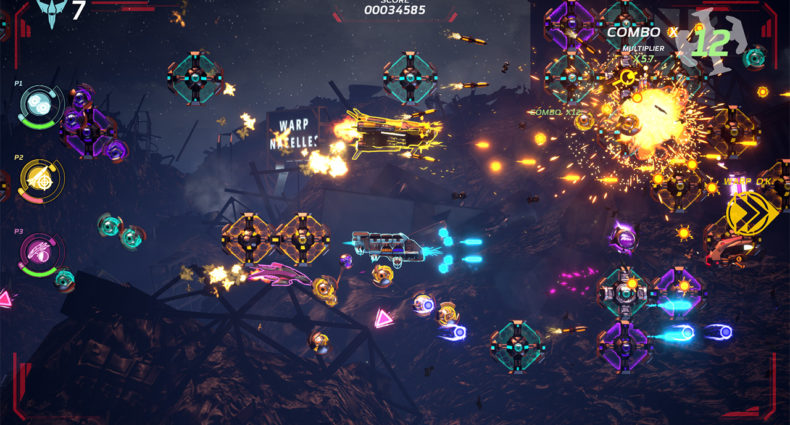Viewport: 790px width, 425px height.
Task: Click the ship lives icon
Action: (48, 12)
